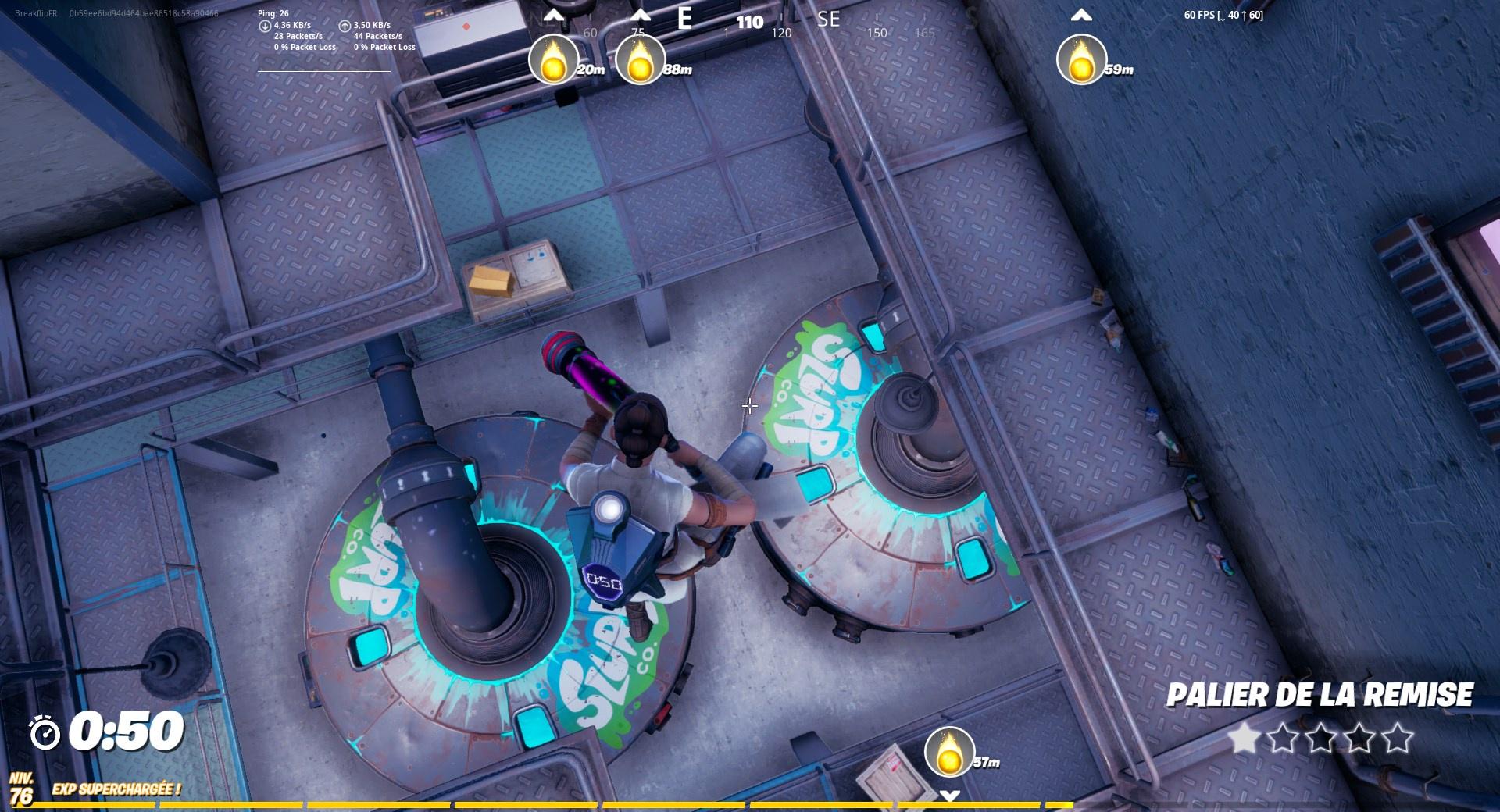Select the crosshair reticle in screen center

tap(750, 406)
